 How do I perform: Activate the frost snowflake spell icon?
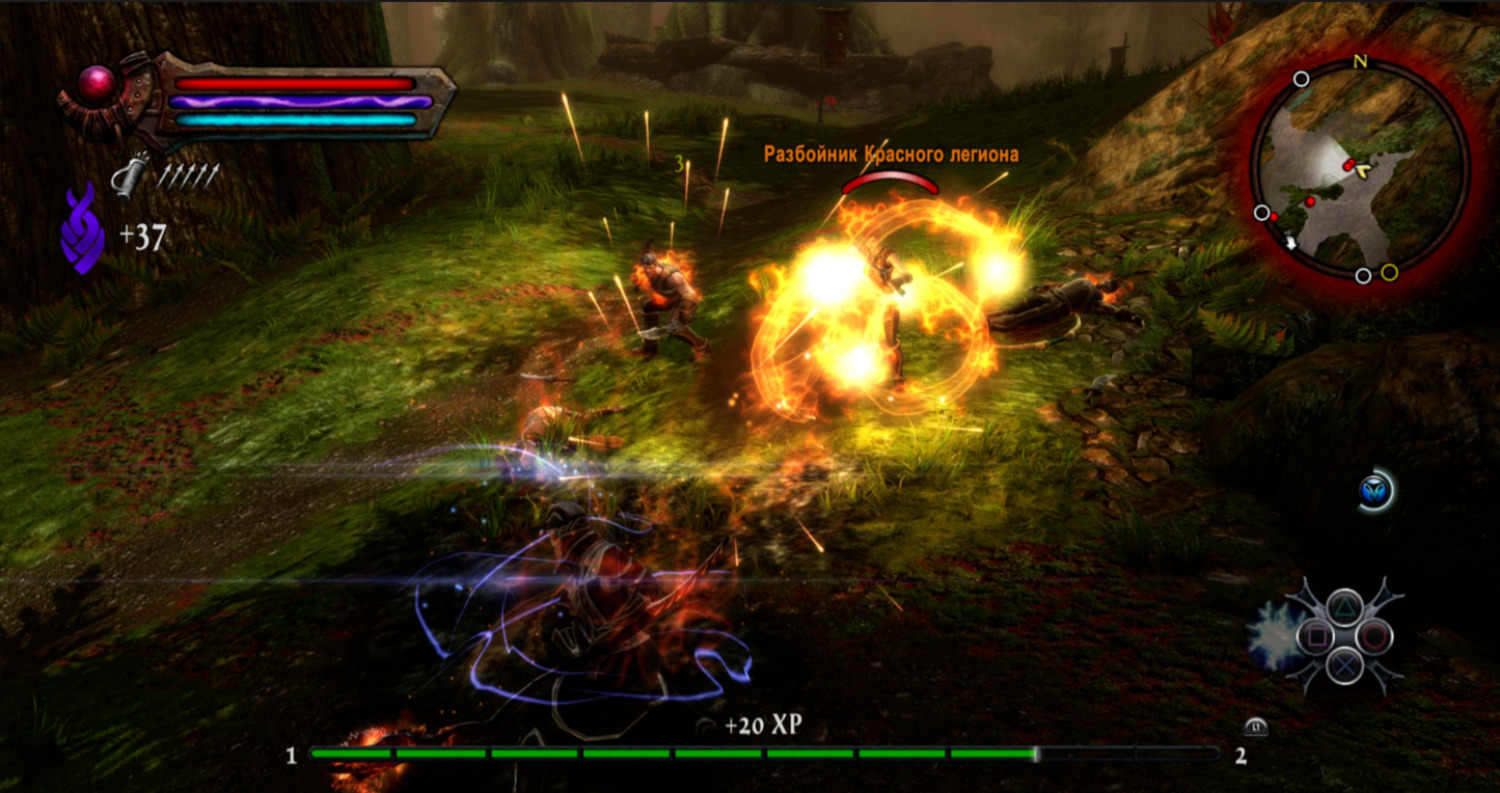1272,635
